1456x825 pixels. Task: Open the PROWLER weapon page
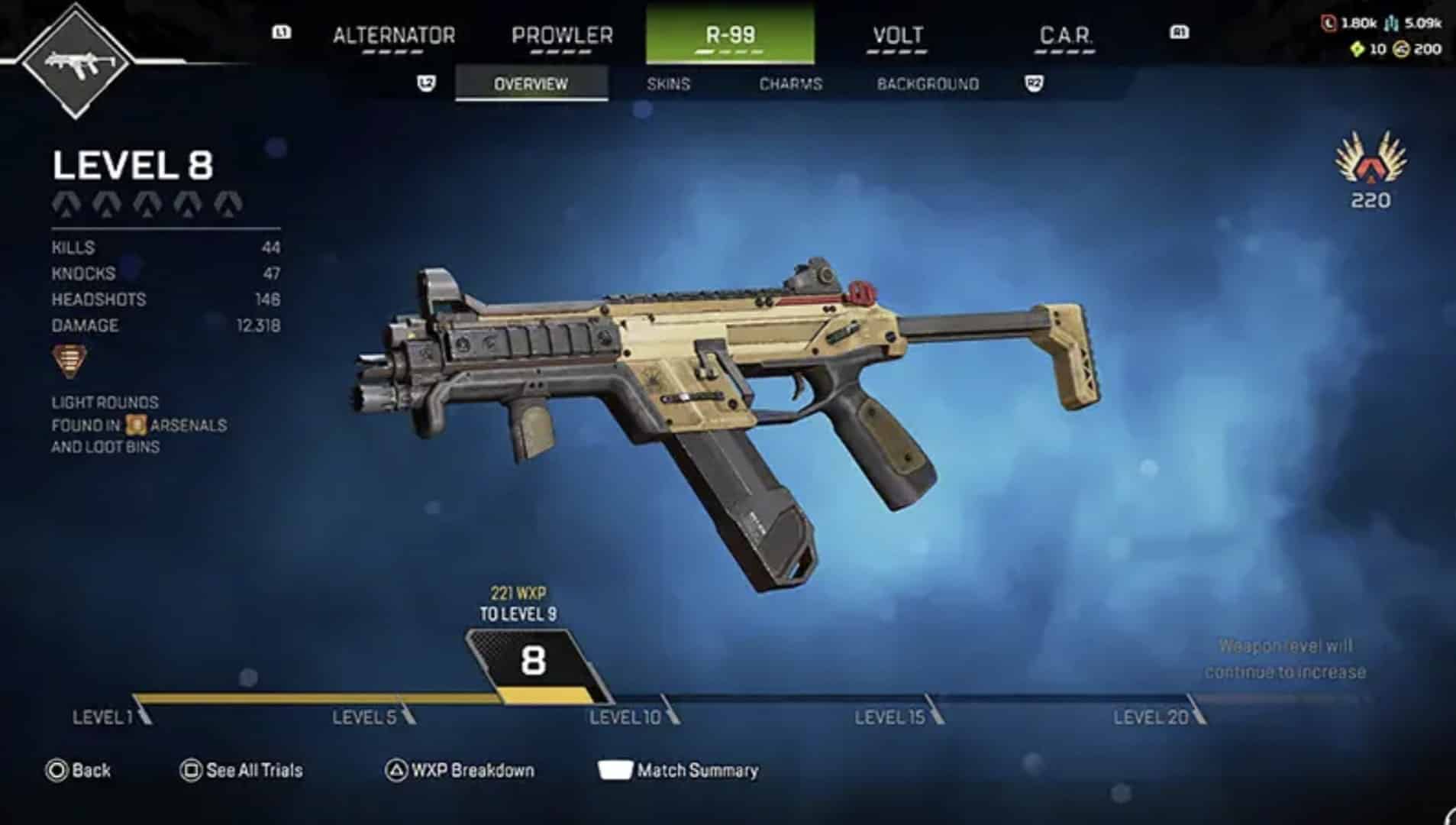[x=563, y=36]
